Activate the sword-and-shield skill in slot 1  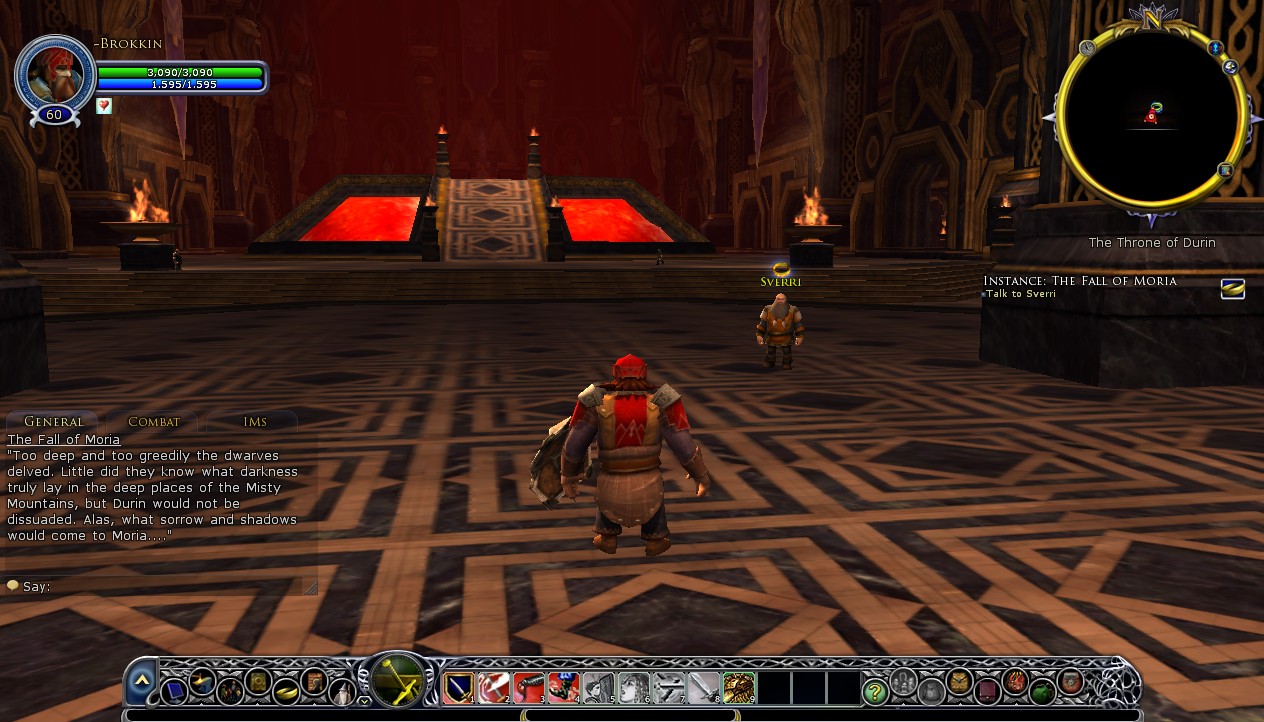click(x=459, y=687)
